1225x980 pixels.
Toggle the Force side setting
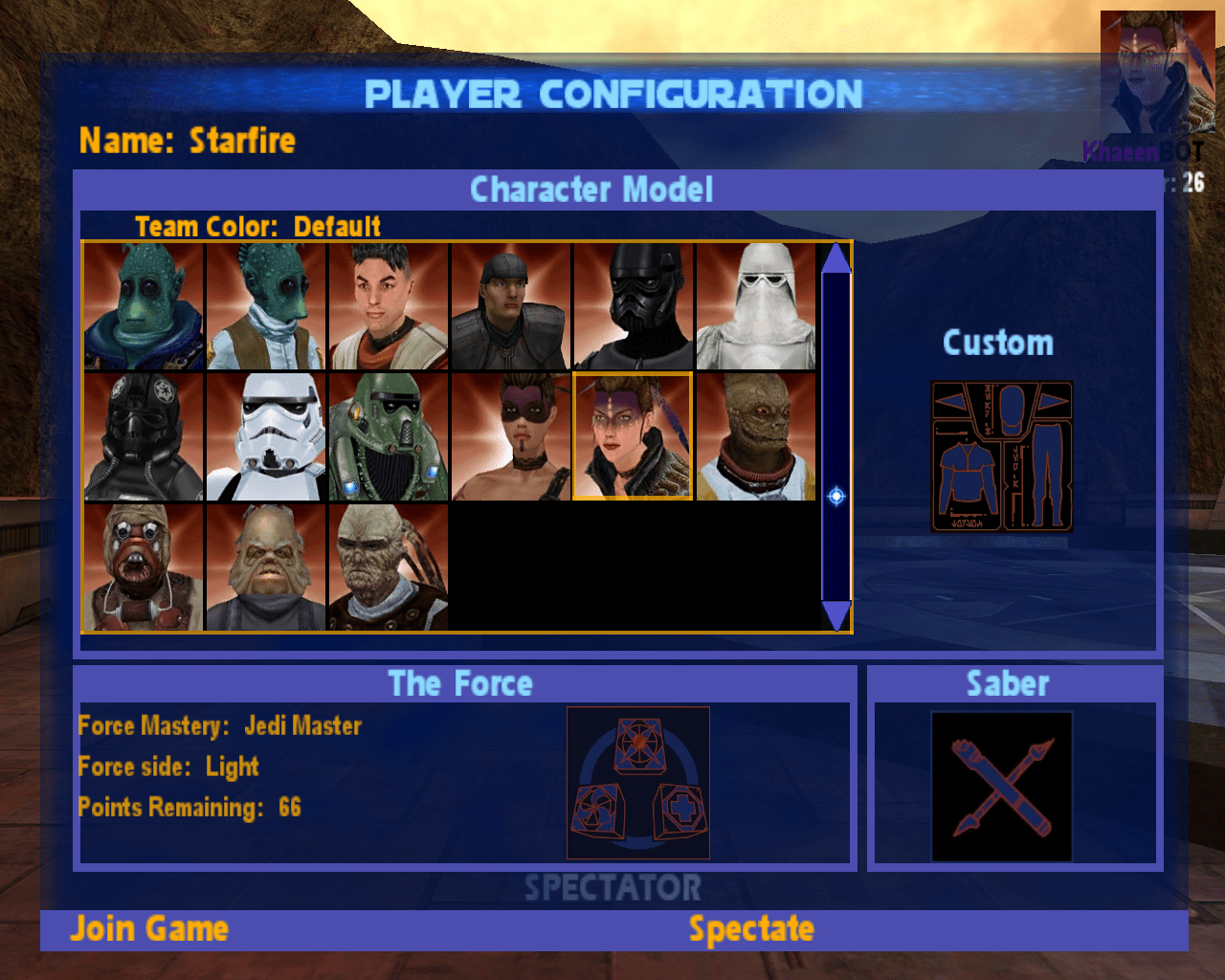click(x=168, y=767)
